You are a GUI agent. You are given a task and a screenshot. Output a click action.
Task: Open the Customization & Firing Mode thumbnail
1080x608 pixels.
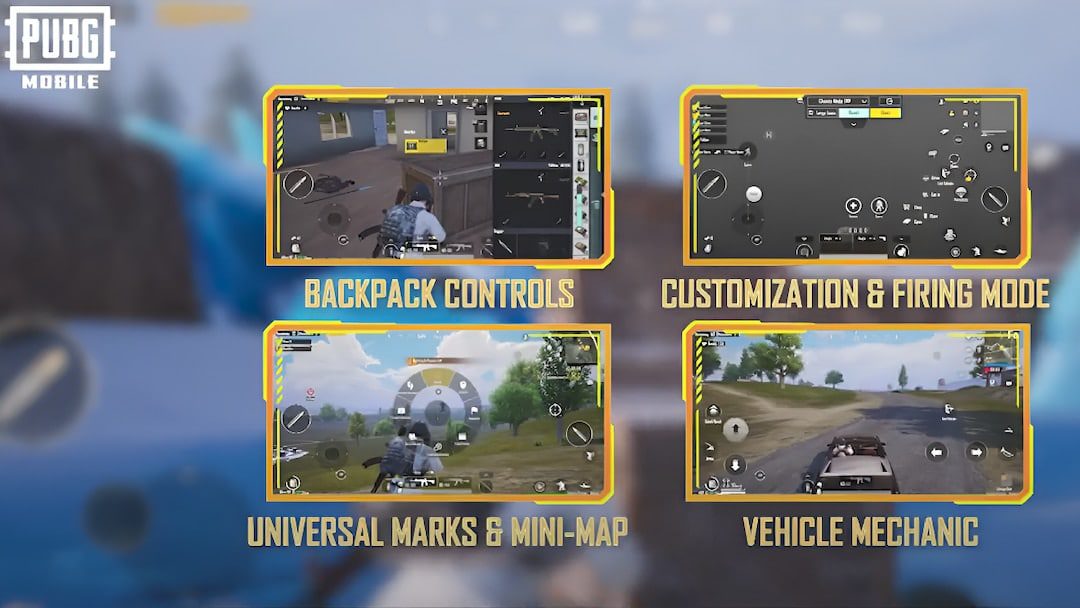pos(856,177)
